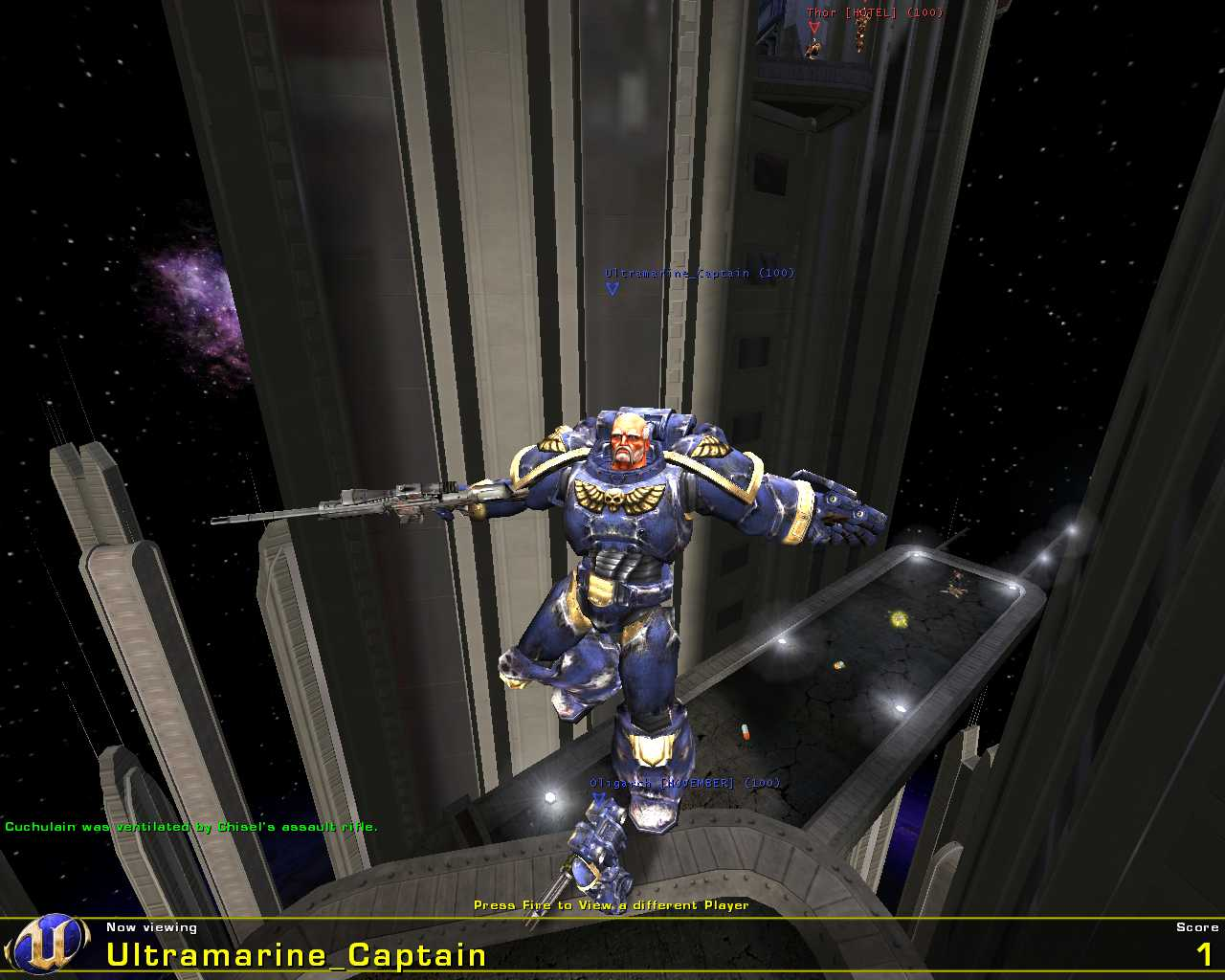Click the Now viewing label
The image size is (1225, 980).
click(x=150, y=926)
